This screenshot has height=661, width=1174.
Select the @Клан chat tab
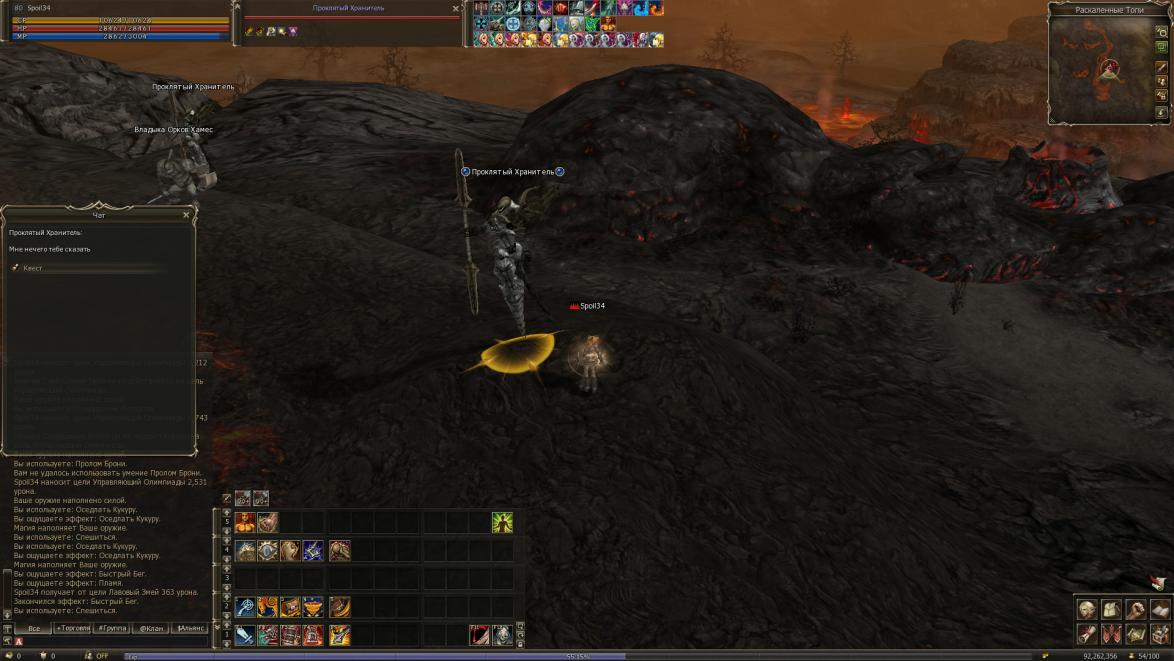point(150,628)
